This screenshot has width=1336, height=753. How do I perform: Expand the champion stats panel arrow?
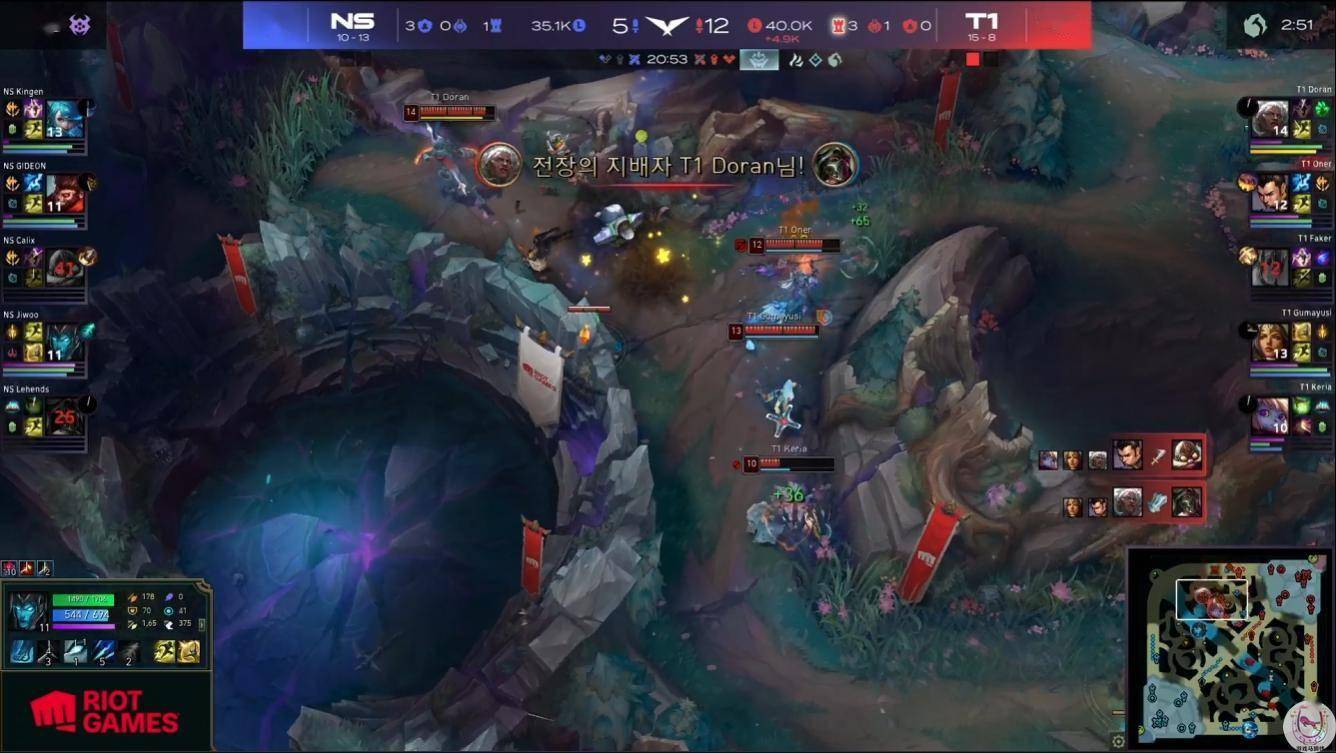(x=204, y=625)
